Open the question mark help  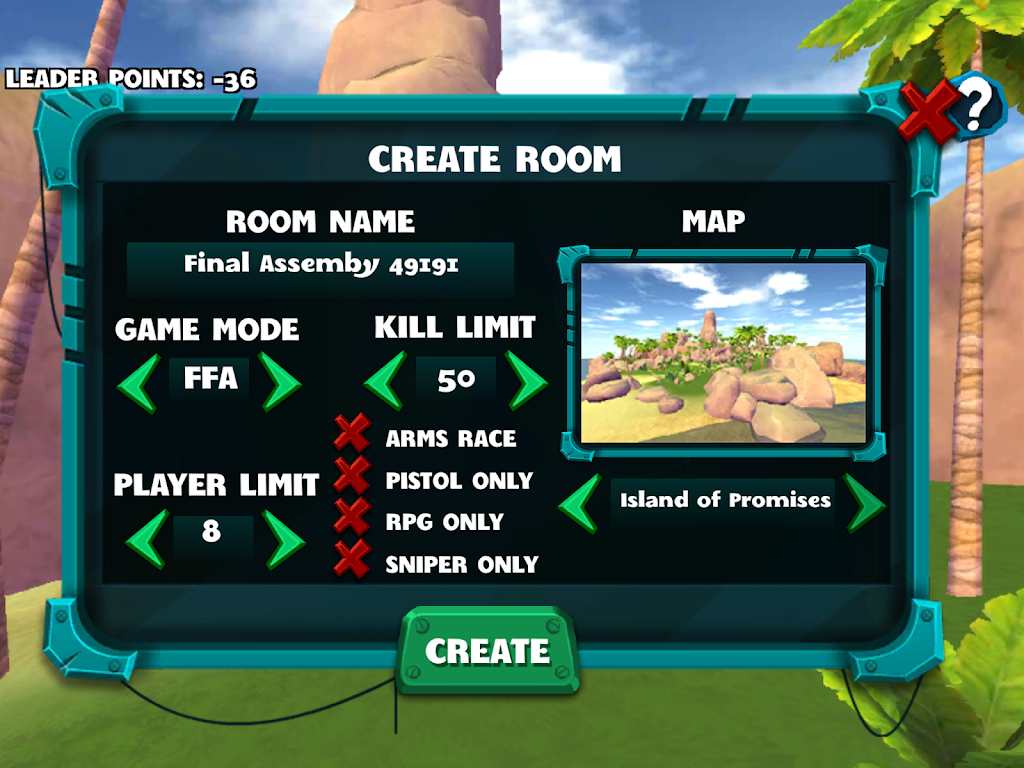point(979,102)
